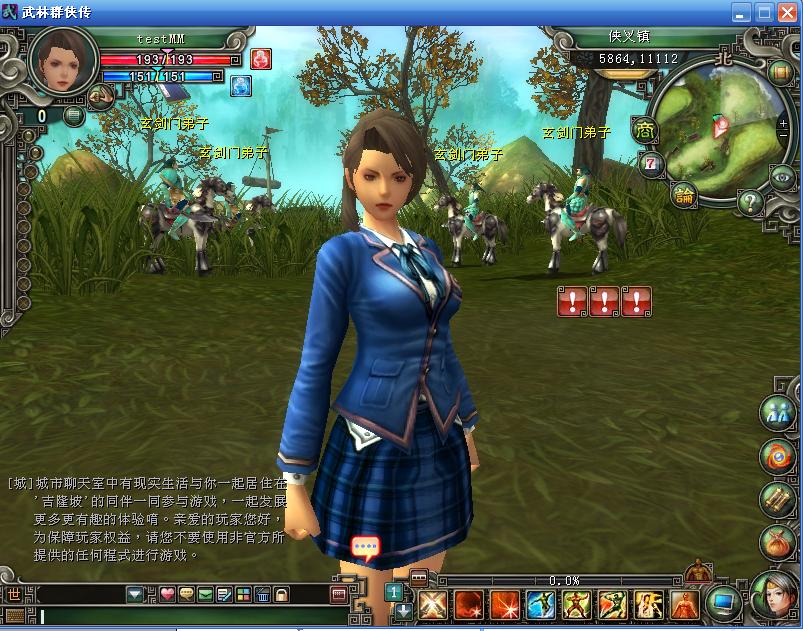
Task: Open the two-people friends icon
Action: coord(776,411)
